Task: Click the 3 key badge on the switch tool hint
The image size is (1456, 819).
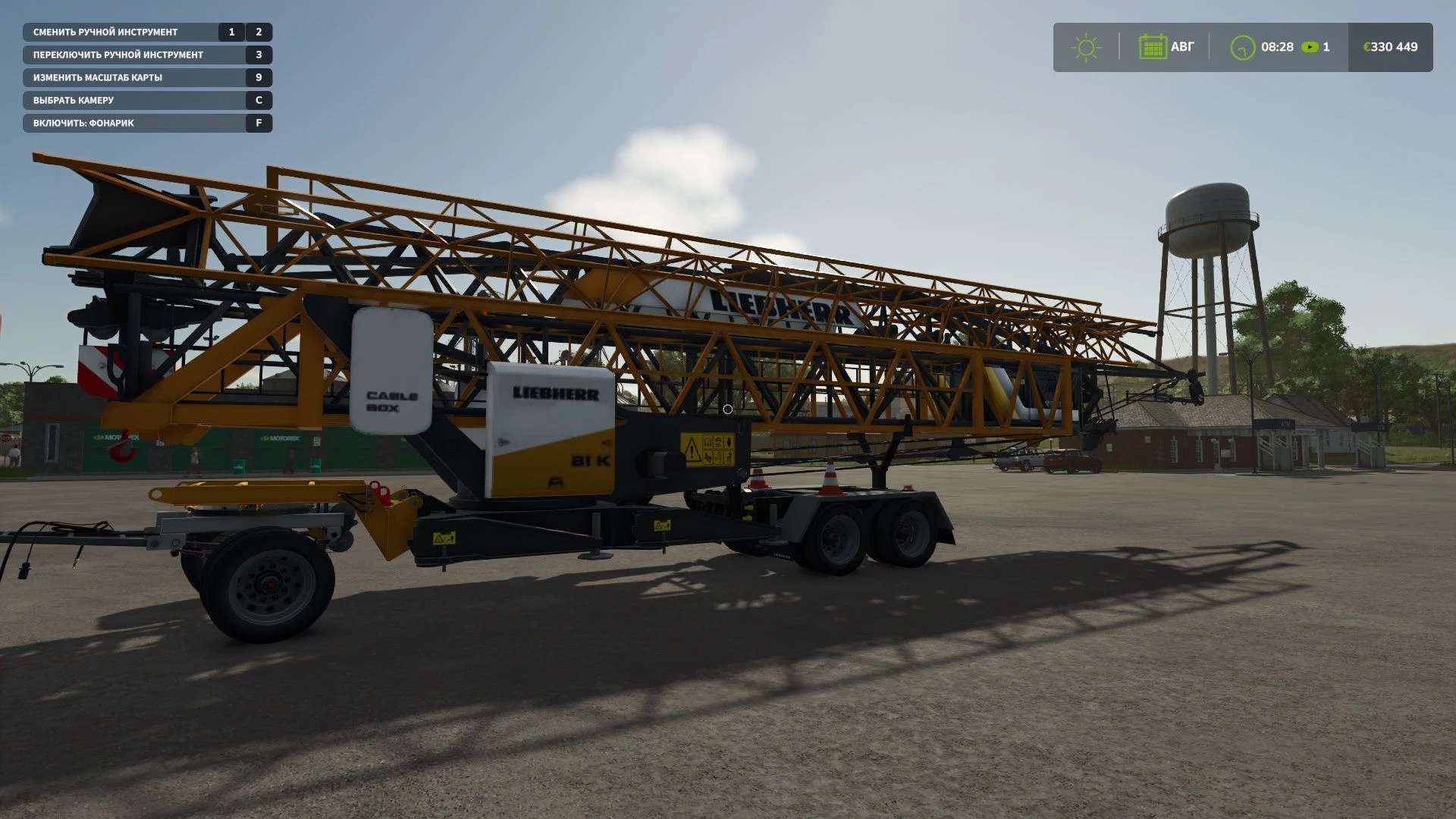Action: (259, 55)
